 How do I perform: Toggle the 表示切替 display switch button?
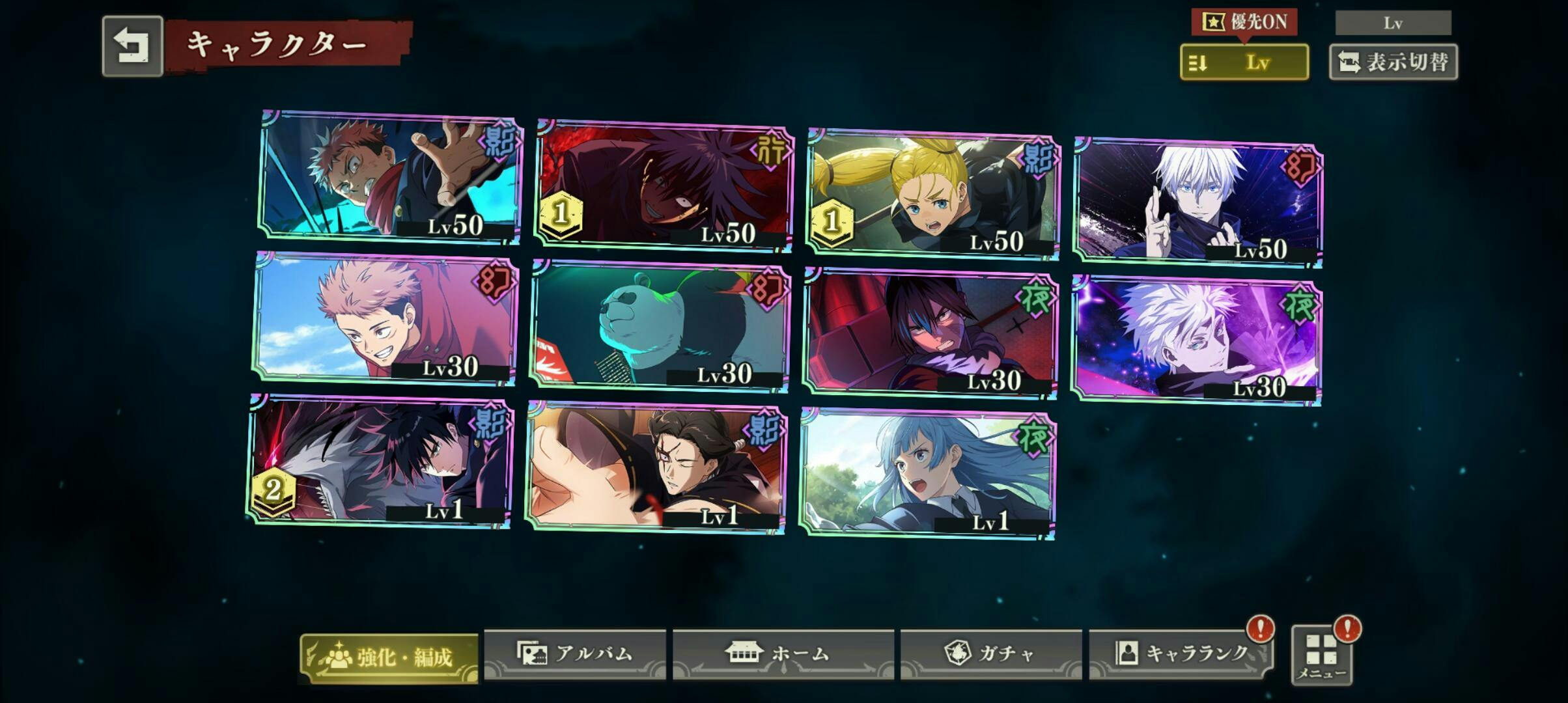coord(1393,62)
